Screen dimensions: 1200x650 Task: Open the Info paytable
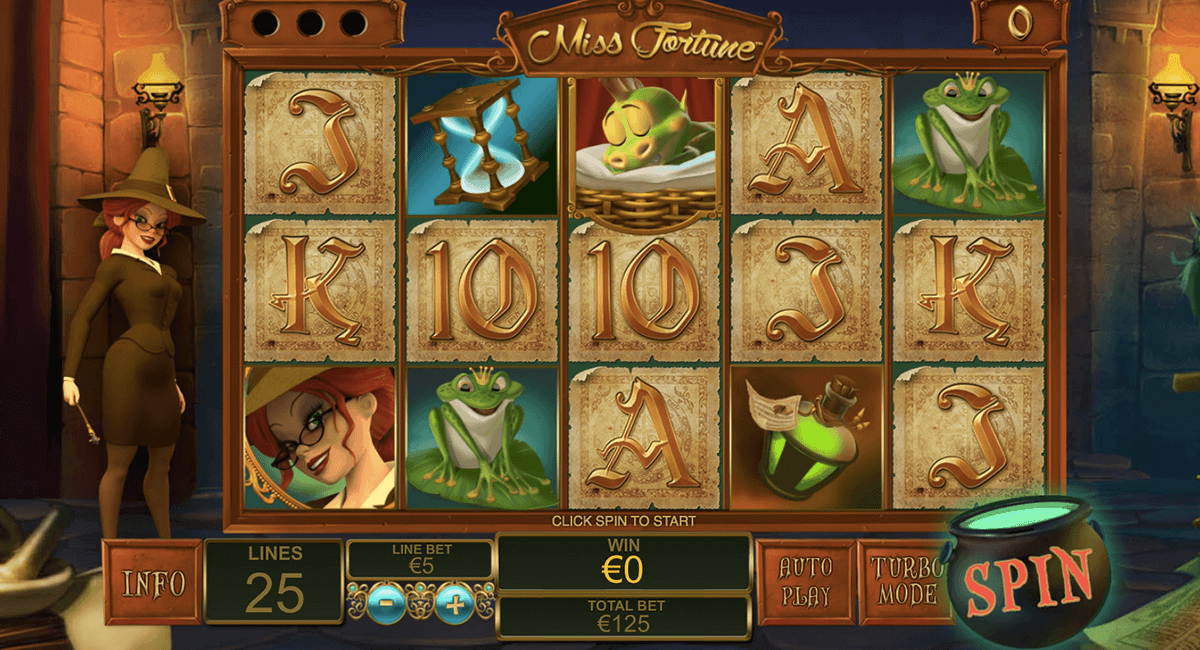tap(152, 582)
